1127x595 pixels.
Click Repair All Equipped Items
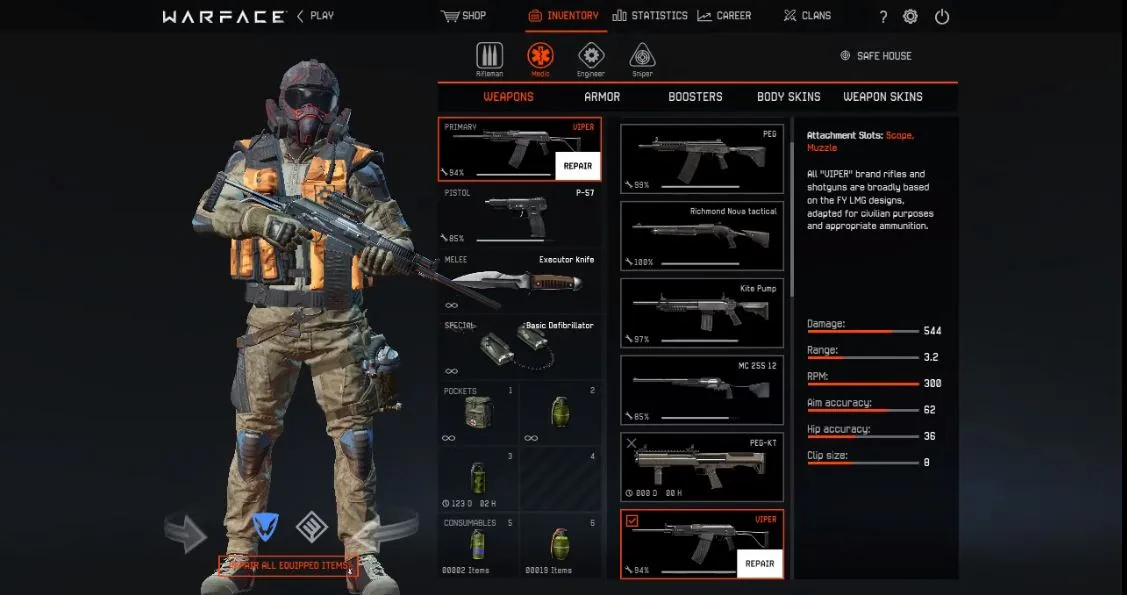[290, 566]
